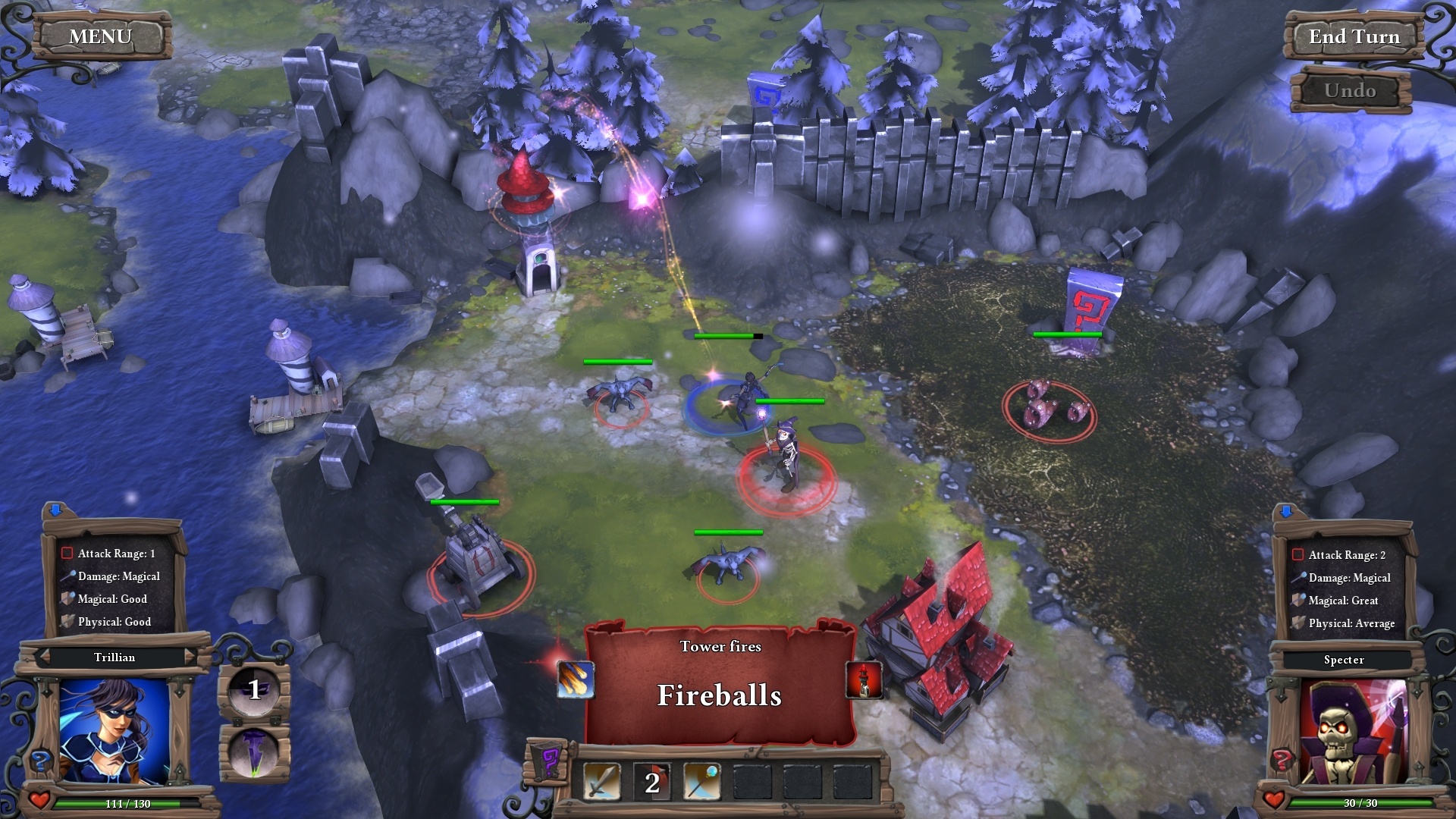
Task: Toggle the question mark help on Trillian's portrait
Action: coord(40,761)
